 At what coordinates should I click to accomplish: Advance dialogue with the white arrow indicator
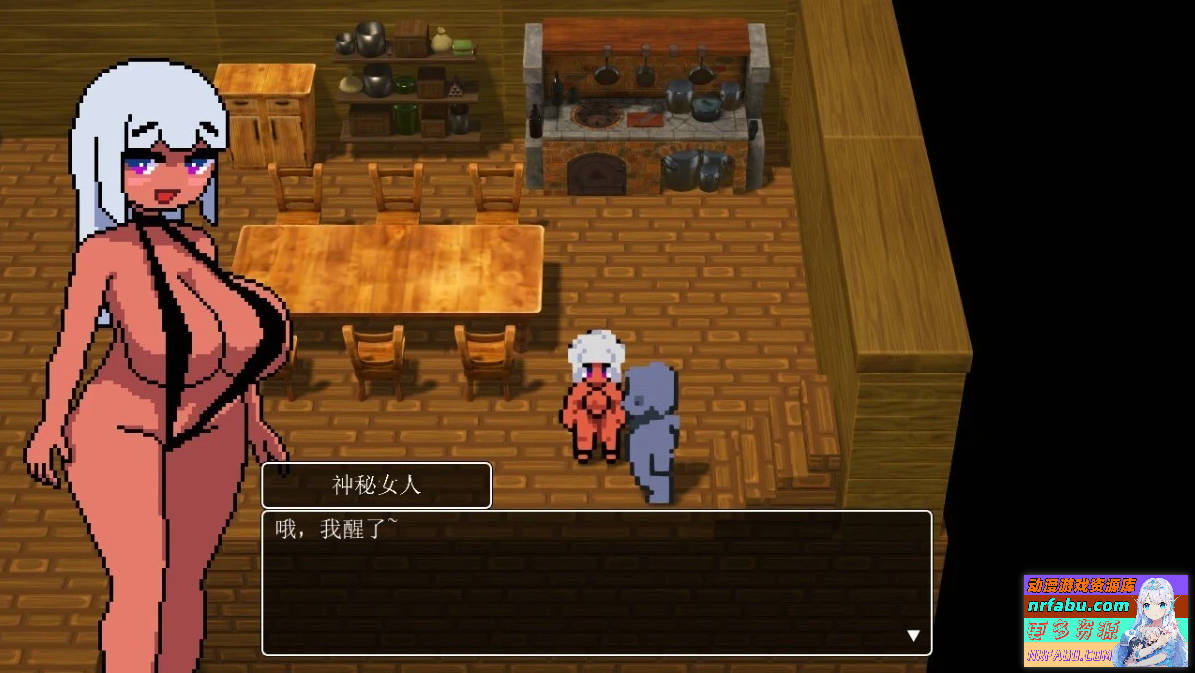[x=912, y=635]
